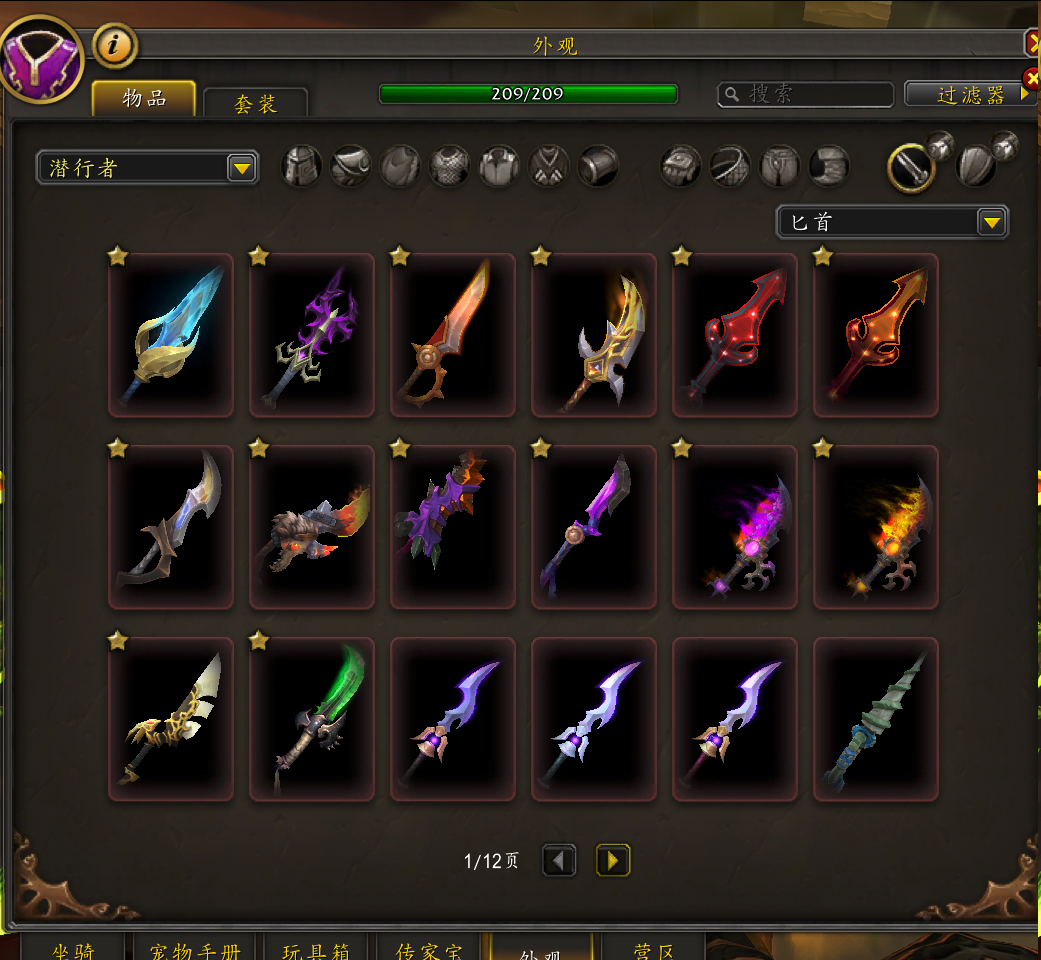The width and height of the screenshot is (1041, 960).
Task: Select the main-hand weapon slot icon
Action: (911, 167)
